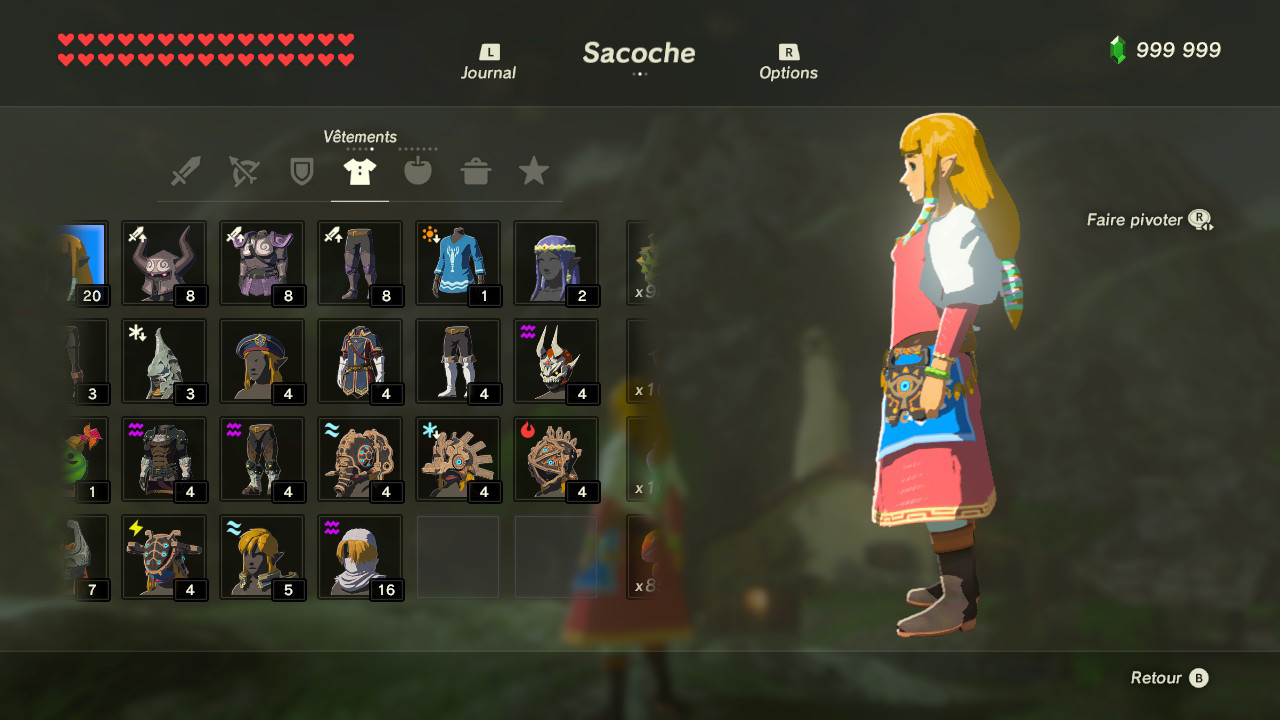The width and height of the screenshot is (1280, 720).
Task: Open the weapons tab with the sword icon
Action: pos(186,170)
